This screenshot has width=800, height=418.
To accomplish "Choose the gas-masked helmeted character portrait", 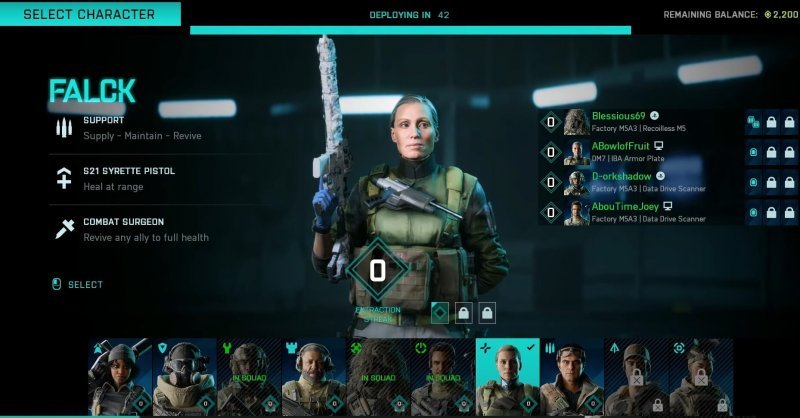I will tap(184, 377).
